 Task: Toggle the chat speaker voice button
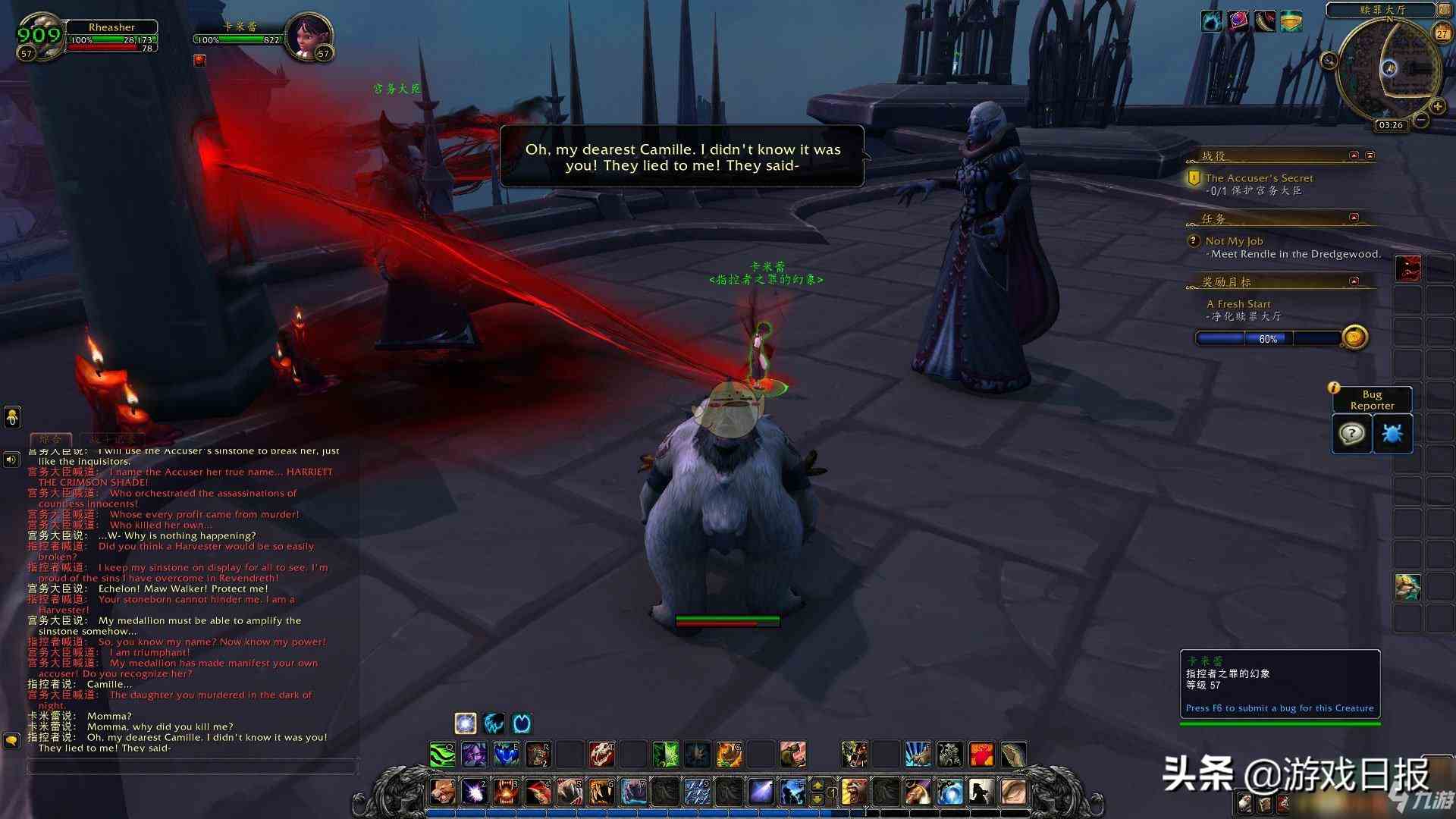11,460
